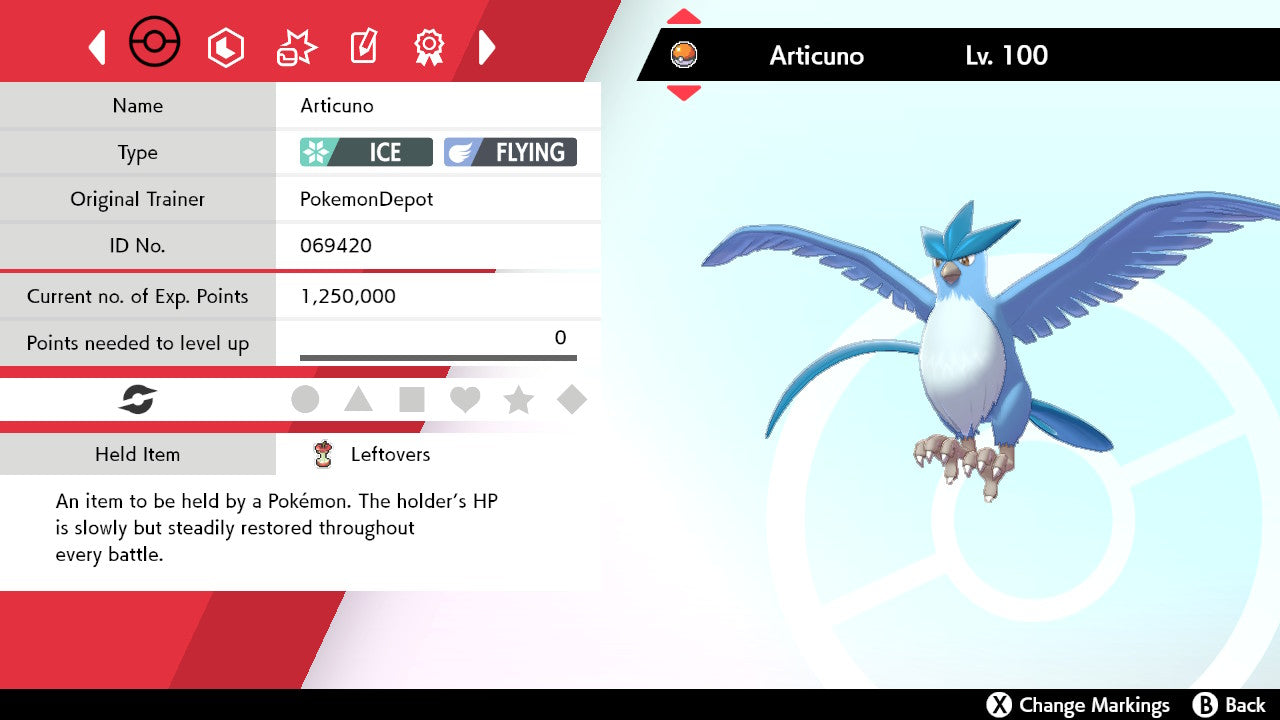Toggle the star marking
1280x720 pixels.
(518, 400)
